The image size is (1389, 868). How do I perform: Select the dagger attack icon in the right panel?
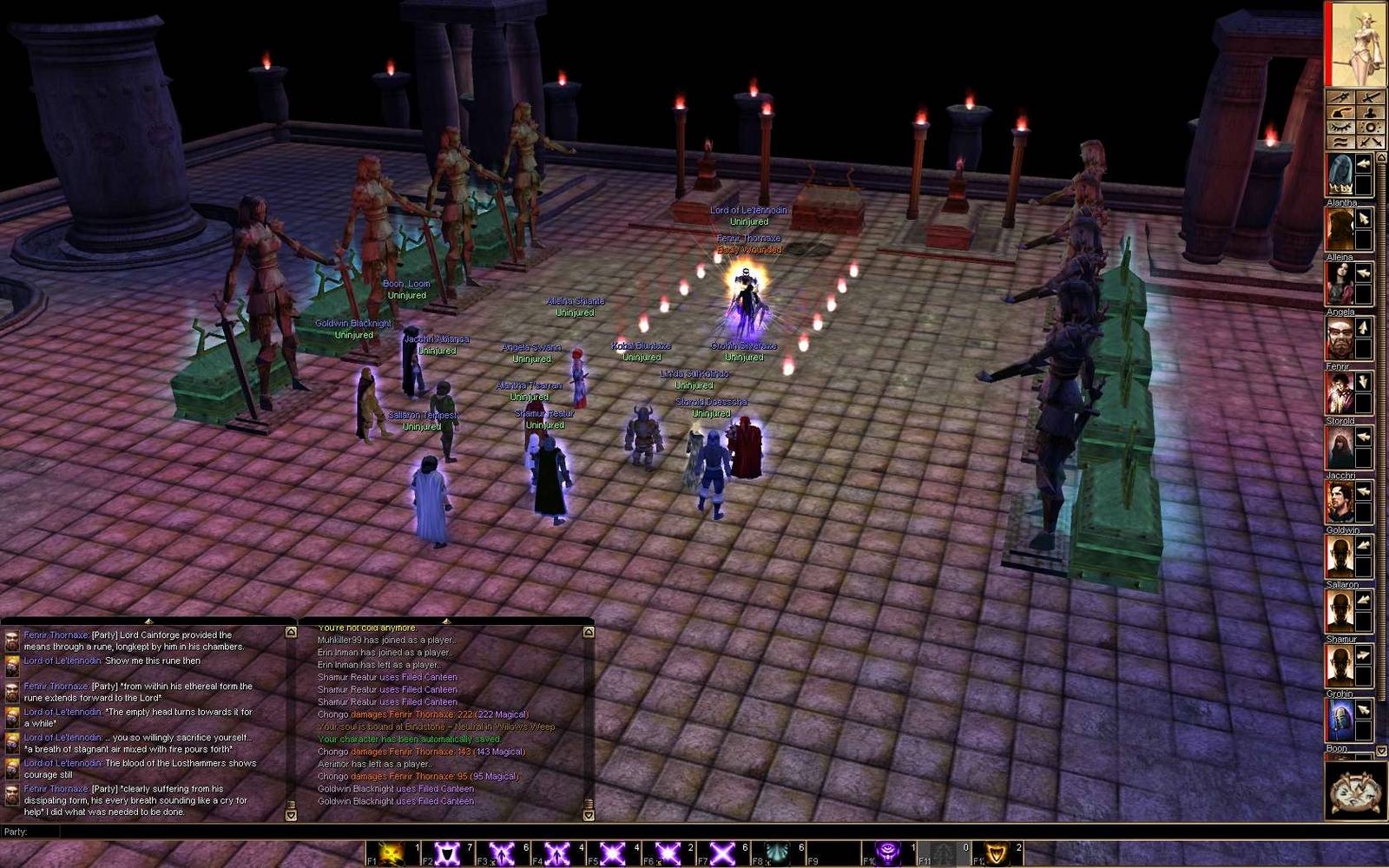point(1341,96)
